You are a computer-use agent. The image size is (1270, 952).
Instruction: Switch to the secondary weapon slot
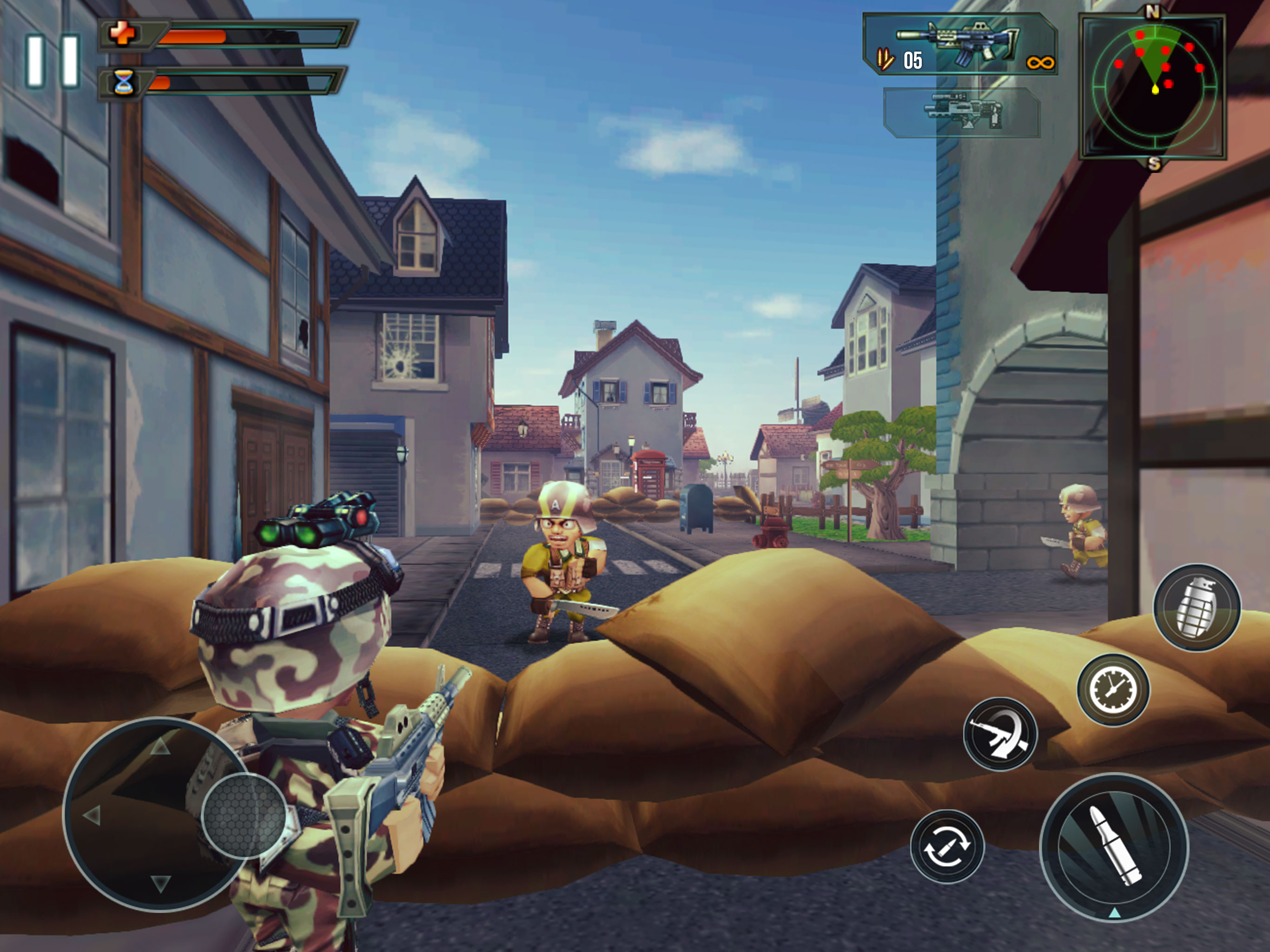coord(962,112)
